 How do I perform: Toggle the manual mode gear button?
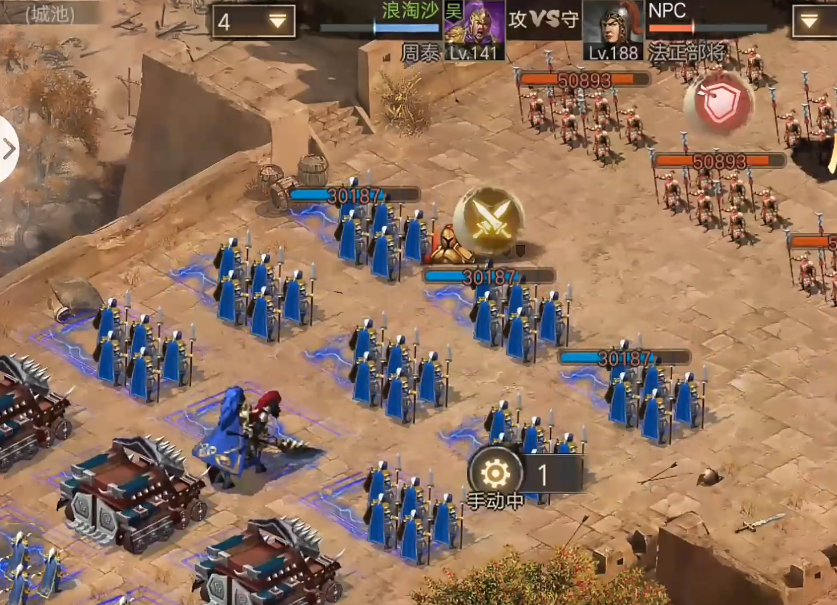pyautogui.click(x=495, y=473)
